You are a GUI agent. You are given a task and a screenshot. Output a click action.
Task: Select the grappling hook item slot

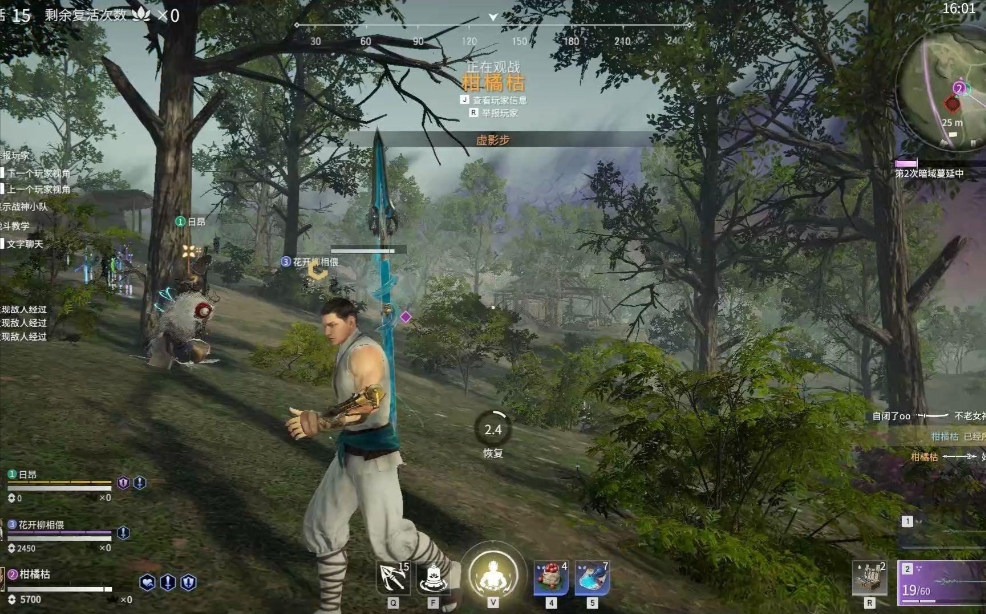[x=392, y=578]
